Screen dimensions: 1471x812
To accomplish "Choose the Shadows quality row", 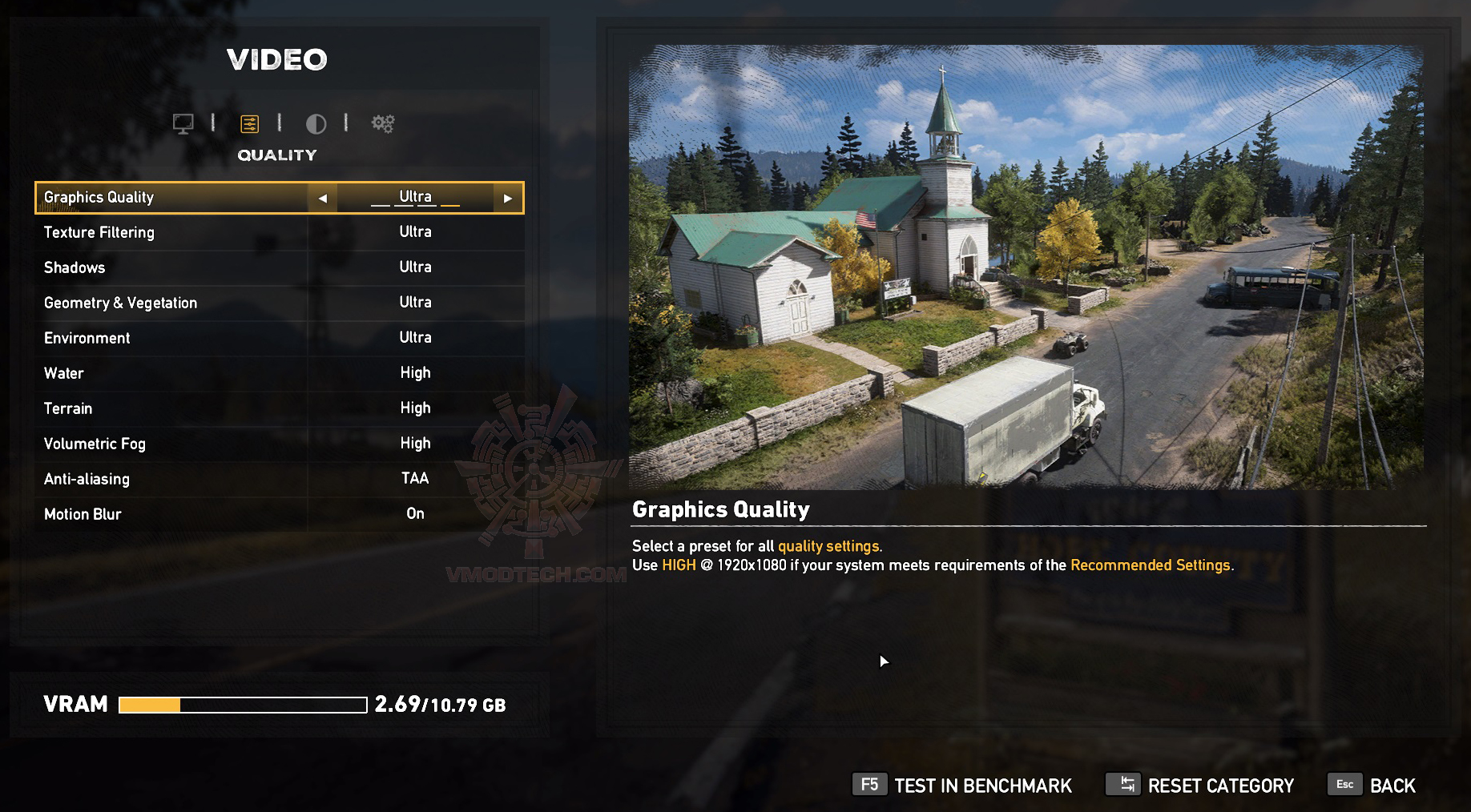I will (279, 267).
